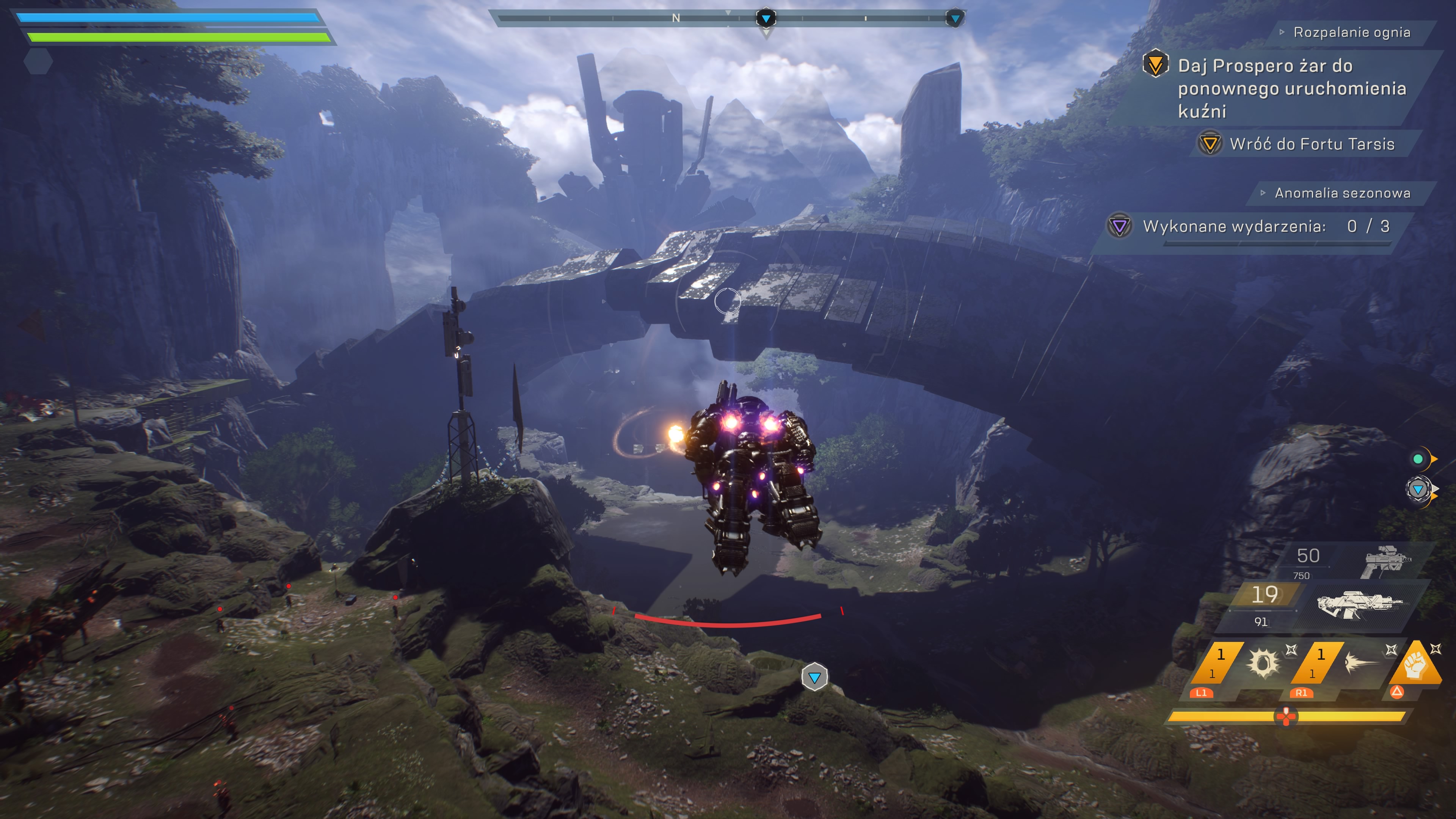Select the blue objective marker at compass center
Viewport: 1456px width, 819px height.
766,19
